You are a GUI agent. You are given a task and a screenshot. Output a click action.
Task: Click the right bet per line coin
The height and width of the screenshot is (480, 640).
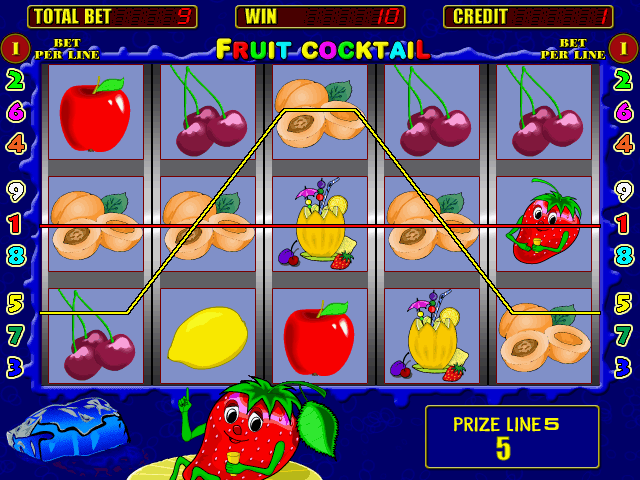623,47
